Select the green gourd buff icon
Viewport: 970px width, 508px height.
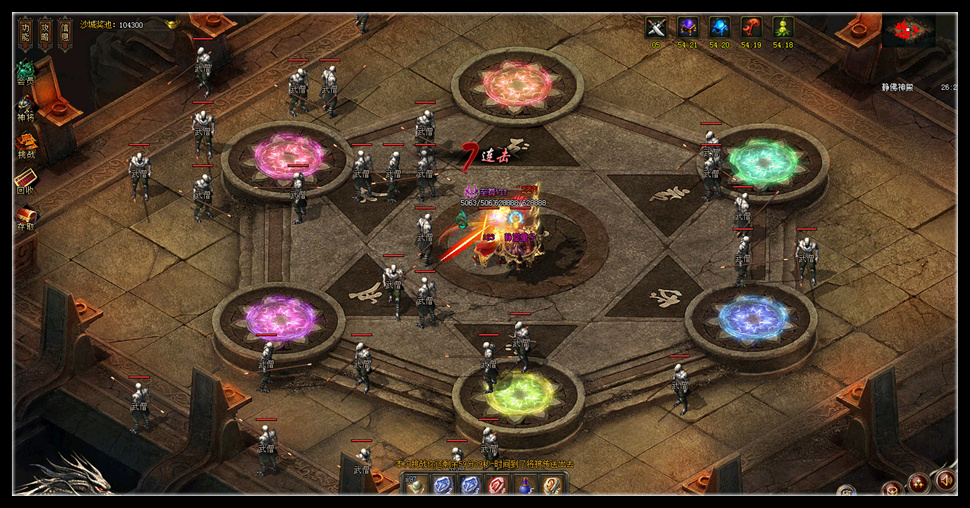783,28
